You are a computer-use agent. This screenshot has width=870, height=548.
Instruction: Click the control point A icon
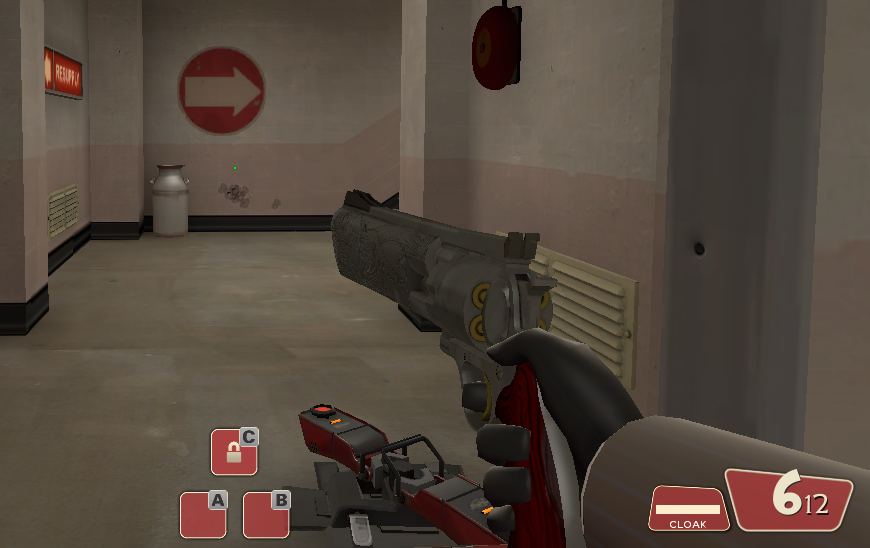tap(203, 515)
